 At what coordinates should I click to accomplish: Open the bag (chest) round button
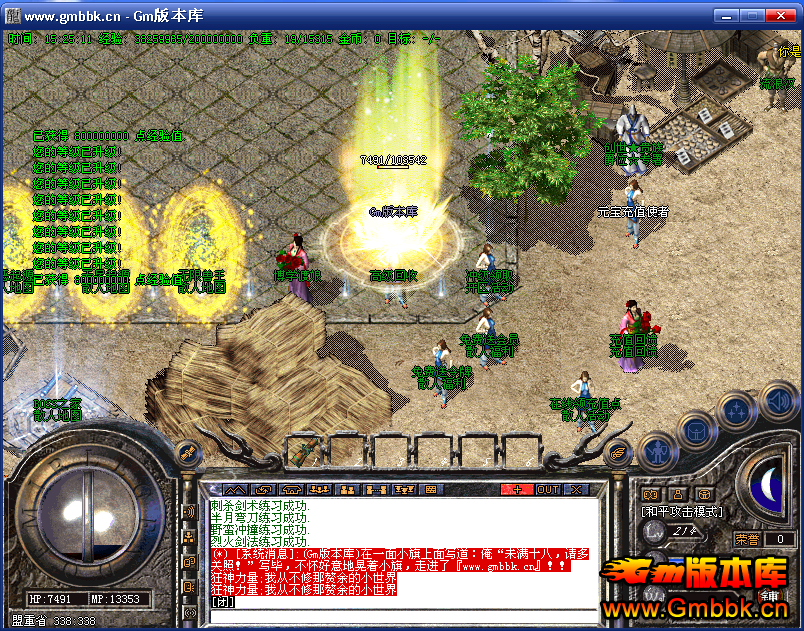click(x=695, y=431)
